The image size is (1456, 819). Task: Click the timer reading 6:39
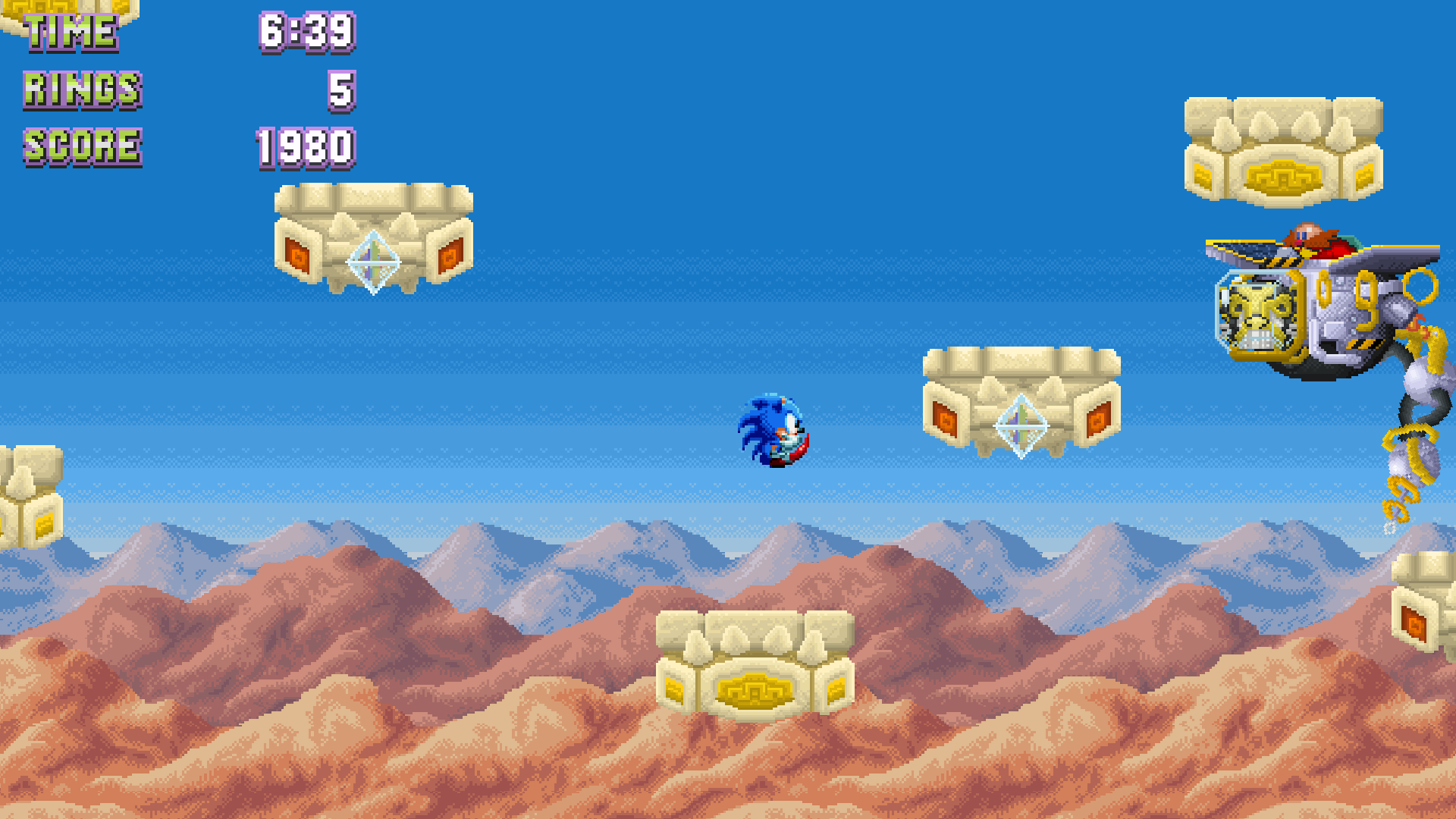pos(306,32)
